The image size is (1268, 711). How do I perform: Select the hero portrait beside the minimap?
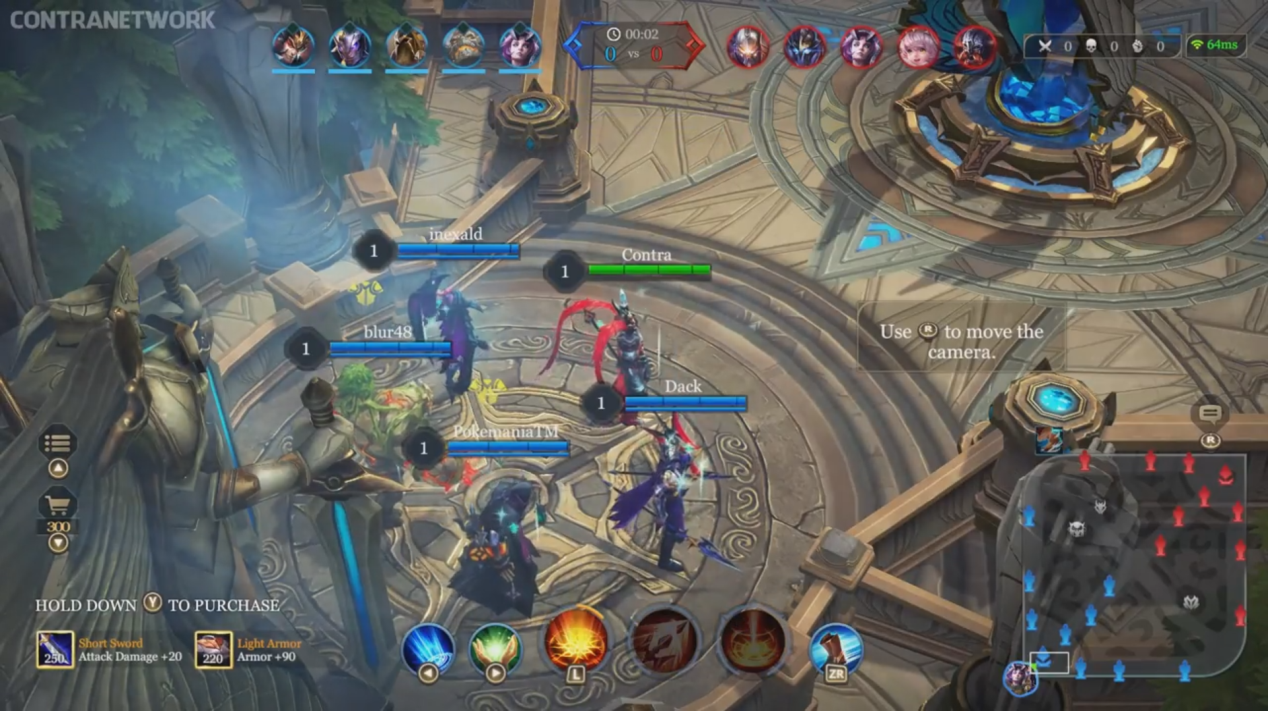click(x=1020, y=677)
